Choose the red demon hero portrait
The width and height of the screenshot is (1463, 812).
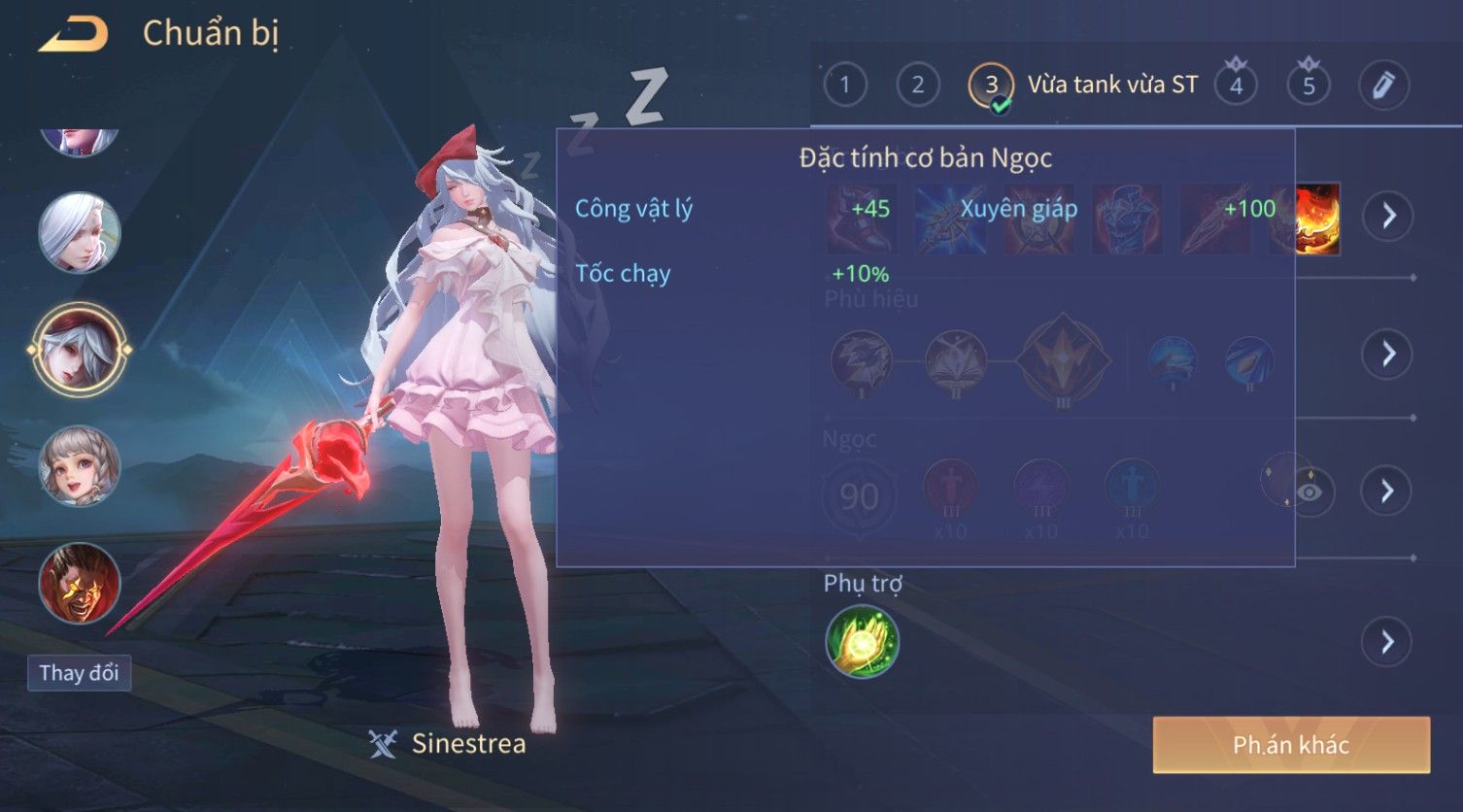point(79,583)
